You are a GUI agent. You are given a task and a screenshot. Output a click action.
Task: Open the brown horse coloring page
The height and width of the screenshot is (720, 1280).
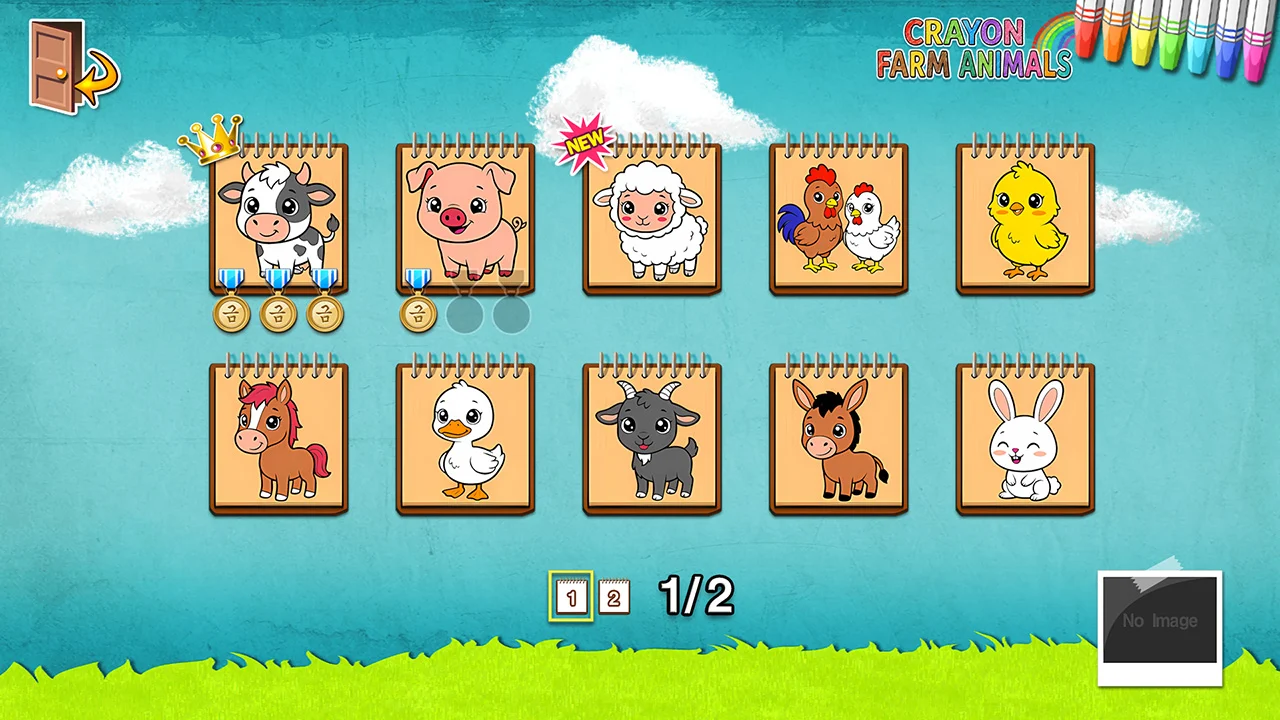coord(278,440)
